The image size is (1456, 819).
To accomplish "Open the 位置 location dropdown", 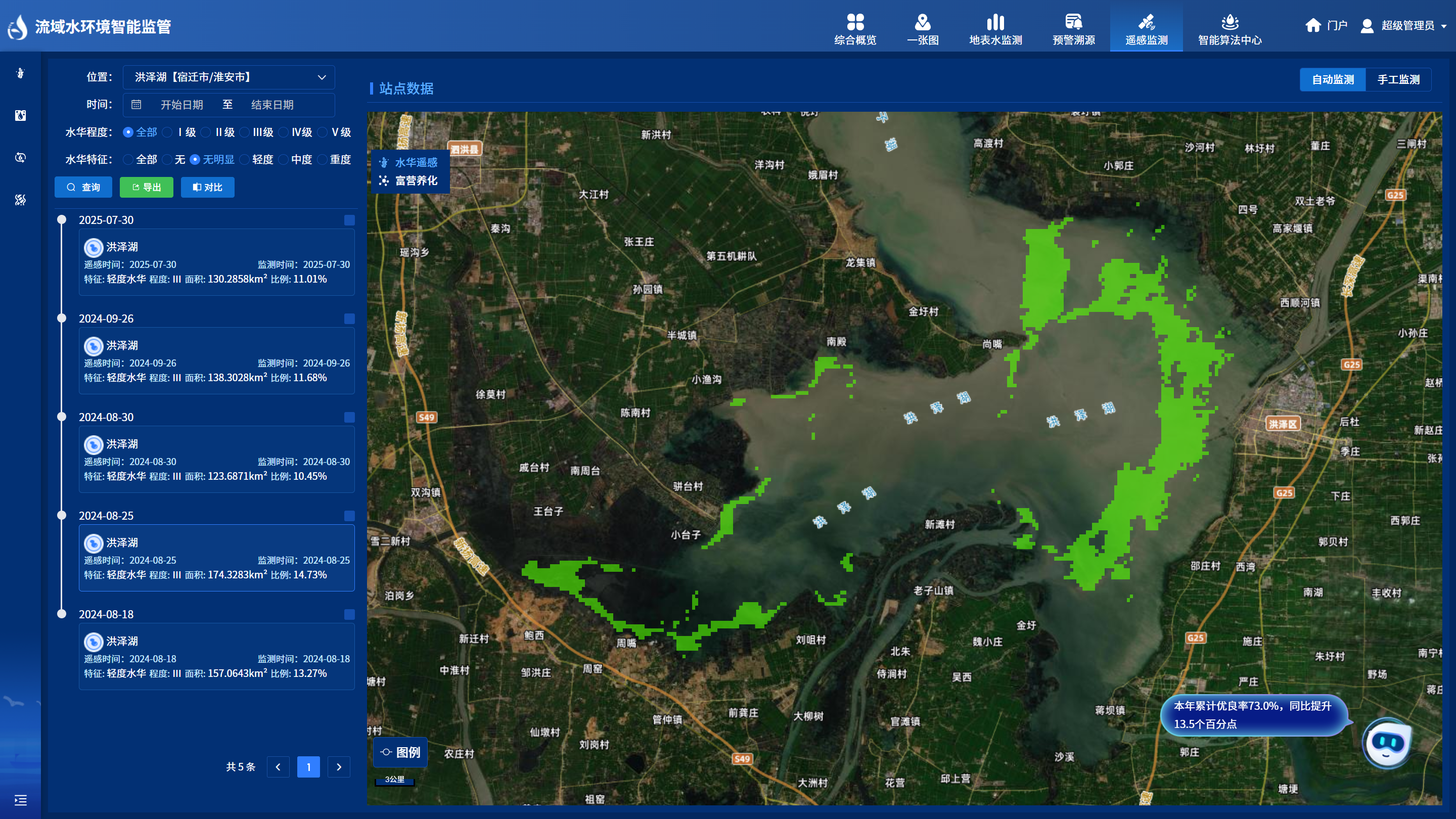I will [229, 77].
